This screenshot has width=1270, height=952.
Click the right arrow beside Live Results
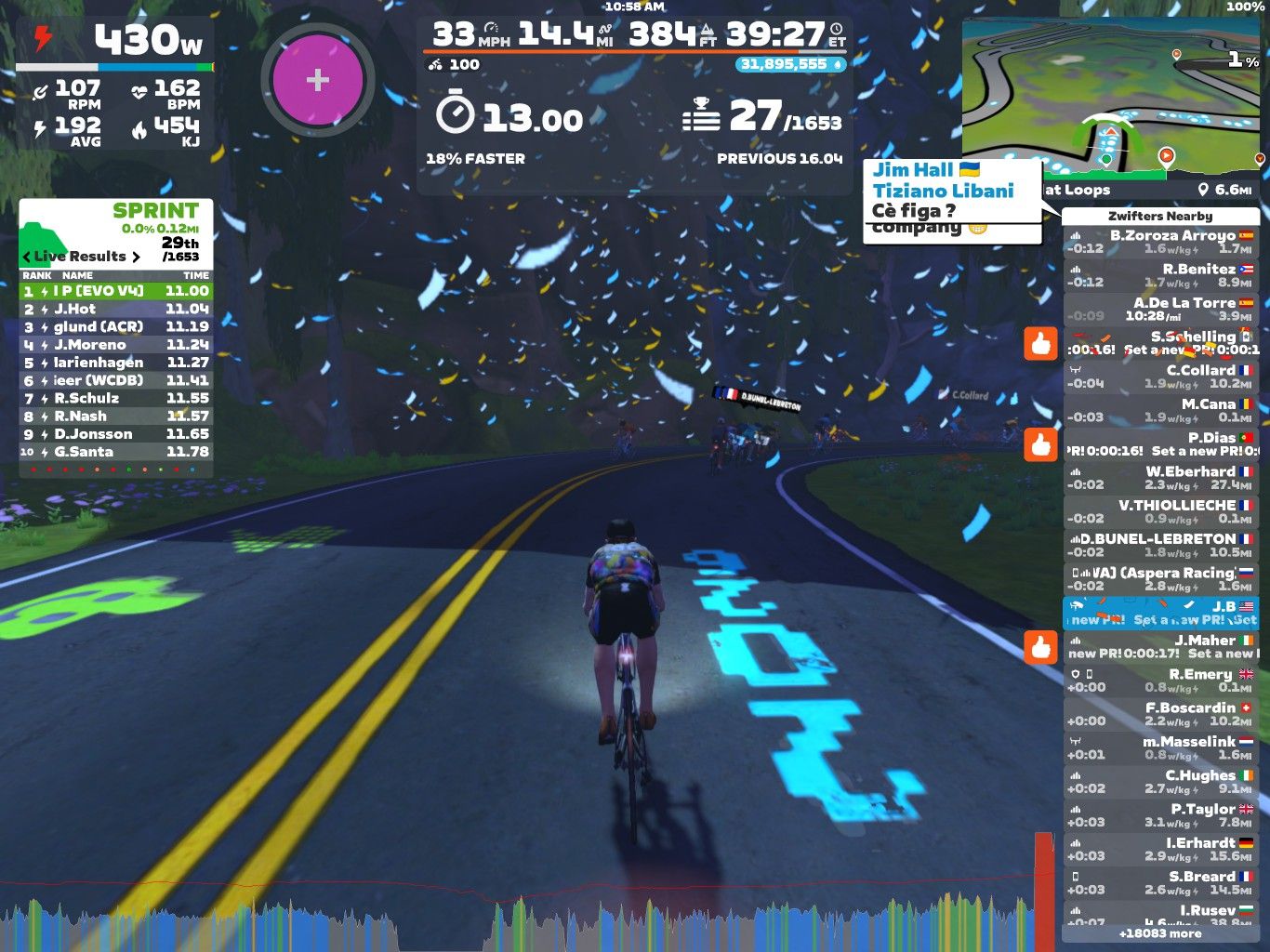[137, 257]
